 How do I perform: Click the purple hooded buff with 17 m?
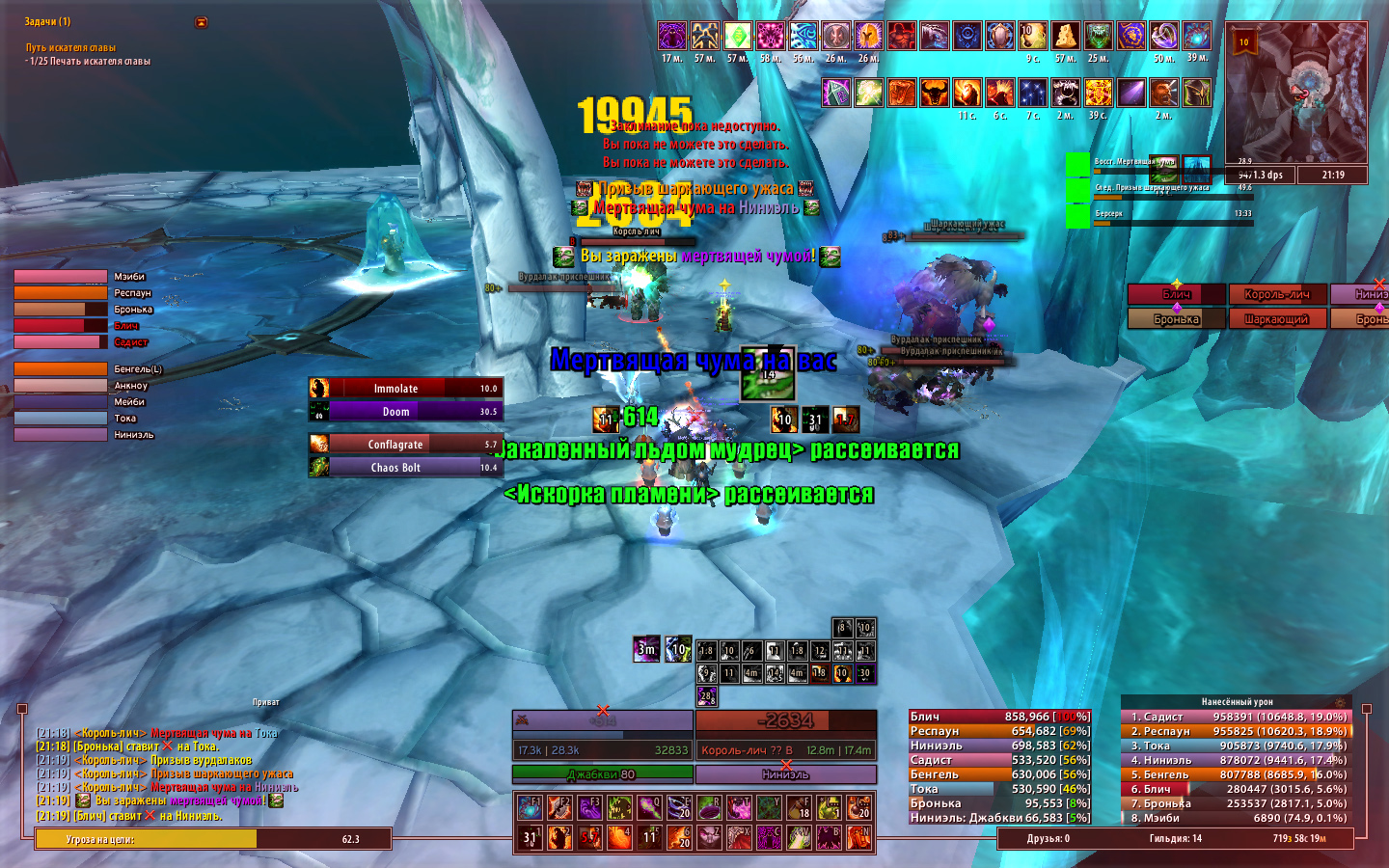pos(672,37)
